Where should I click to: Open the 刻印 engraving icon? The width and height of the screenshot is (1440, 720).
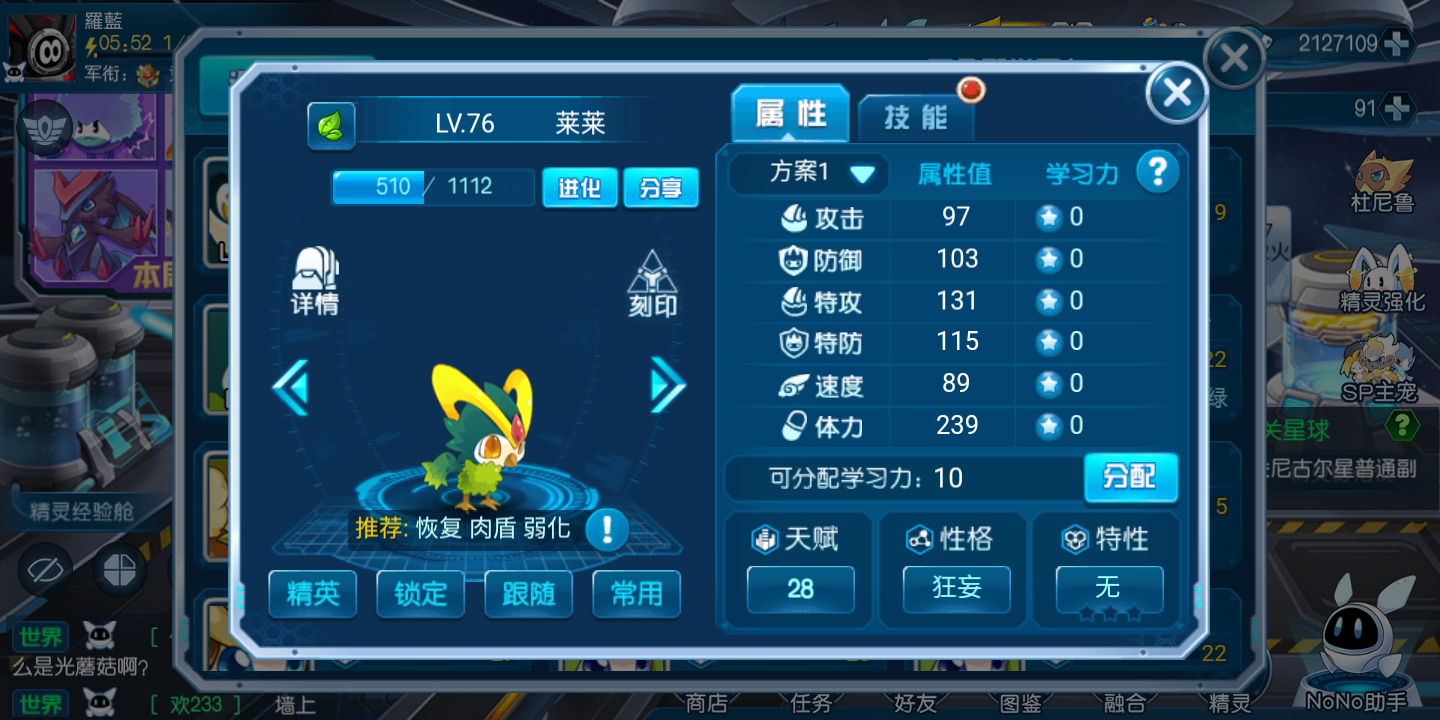(x=652, y=284)
